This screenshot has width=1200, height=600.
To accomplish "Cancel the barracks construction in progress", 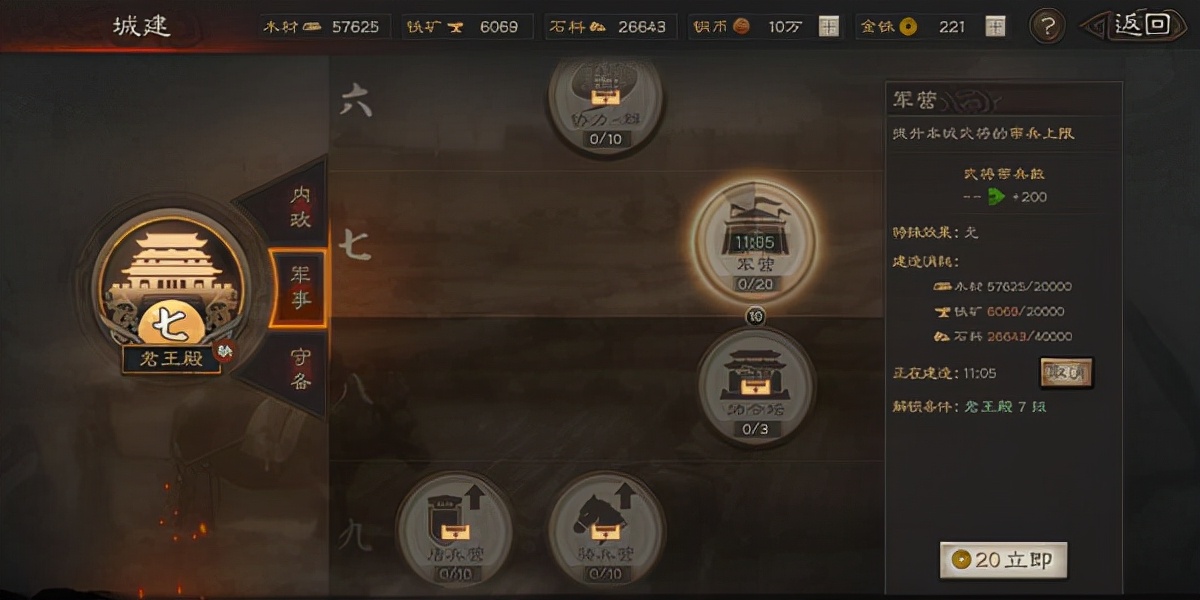I will 1065,372.
